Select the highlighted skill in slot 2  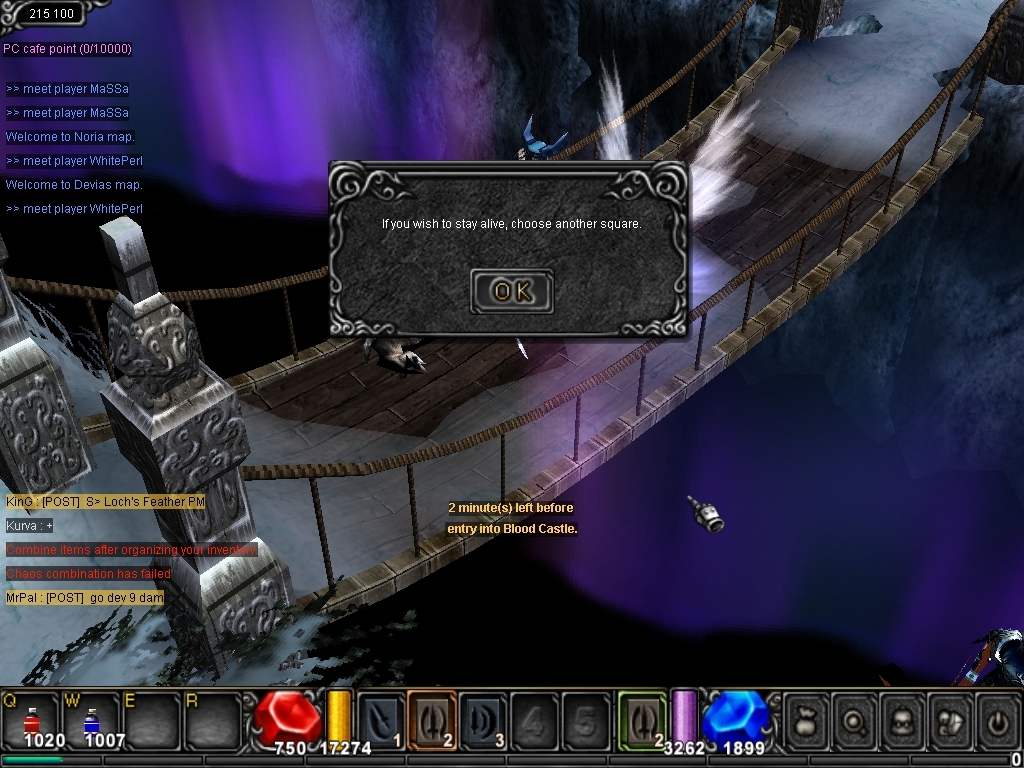(432, 720)
